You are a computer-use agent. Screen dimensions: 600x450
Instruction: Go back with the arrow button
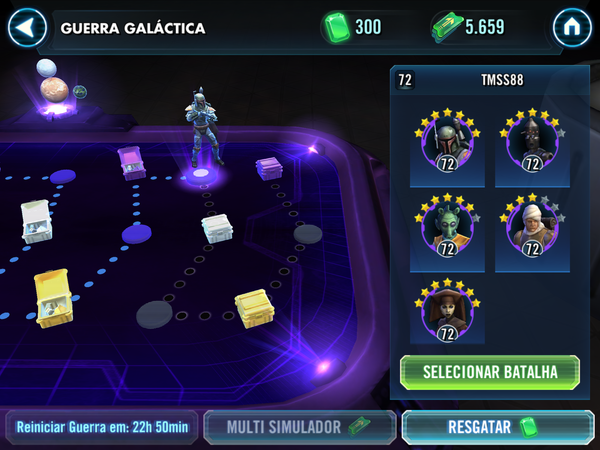coord(27,27)
